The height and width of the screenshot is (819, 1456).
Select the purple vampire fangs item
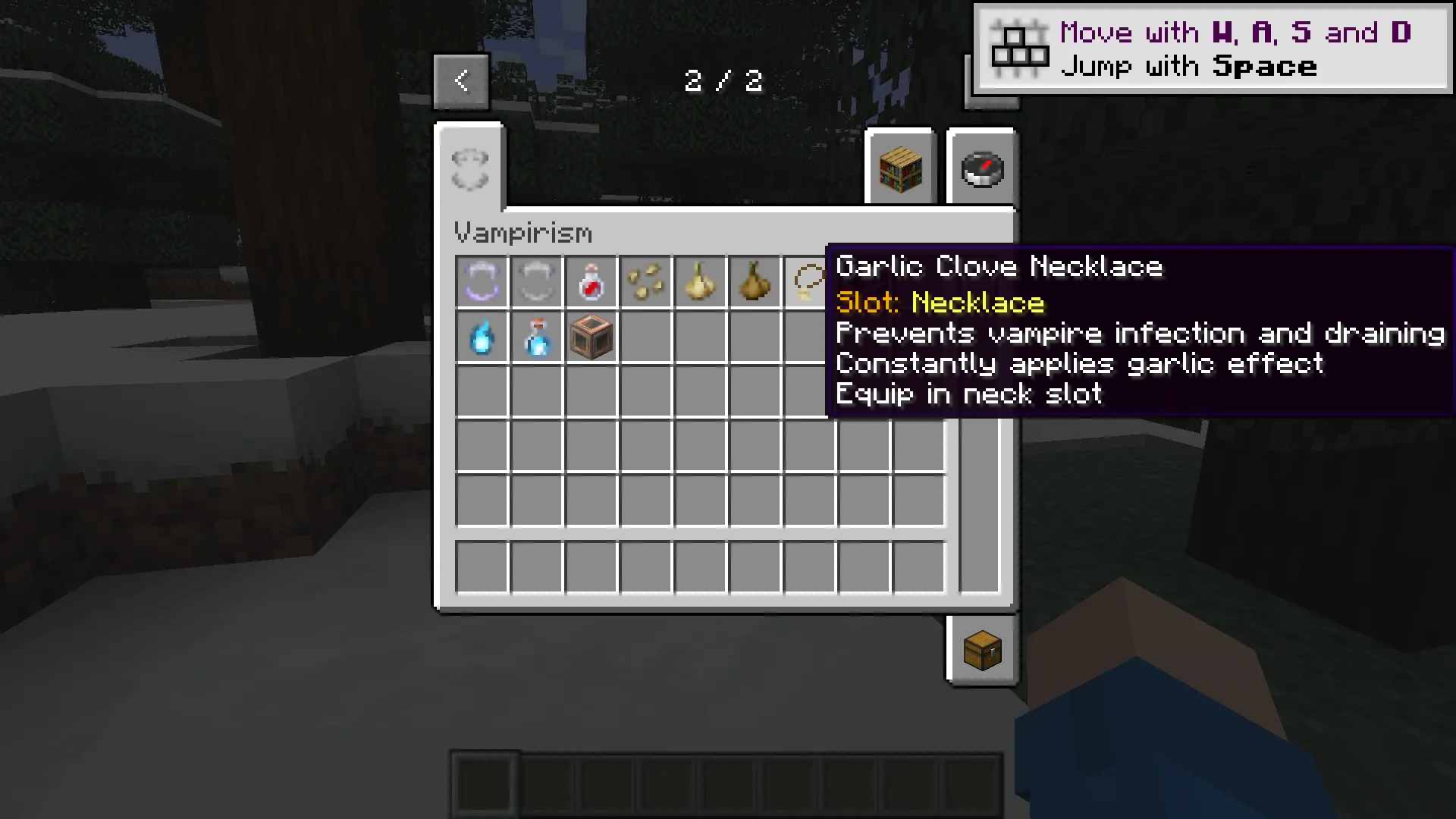click(x=482, y=282)
